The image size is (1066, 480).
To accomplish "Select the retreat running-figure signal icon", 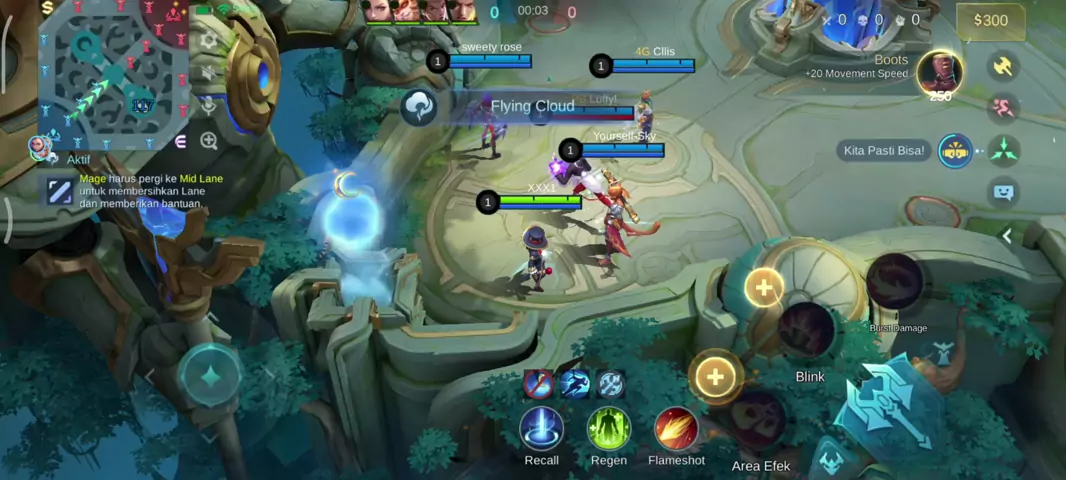I will pyautogui.click(x=1003, y=107).
